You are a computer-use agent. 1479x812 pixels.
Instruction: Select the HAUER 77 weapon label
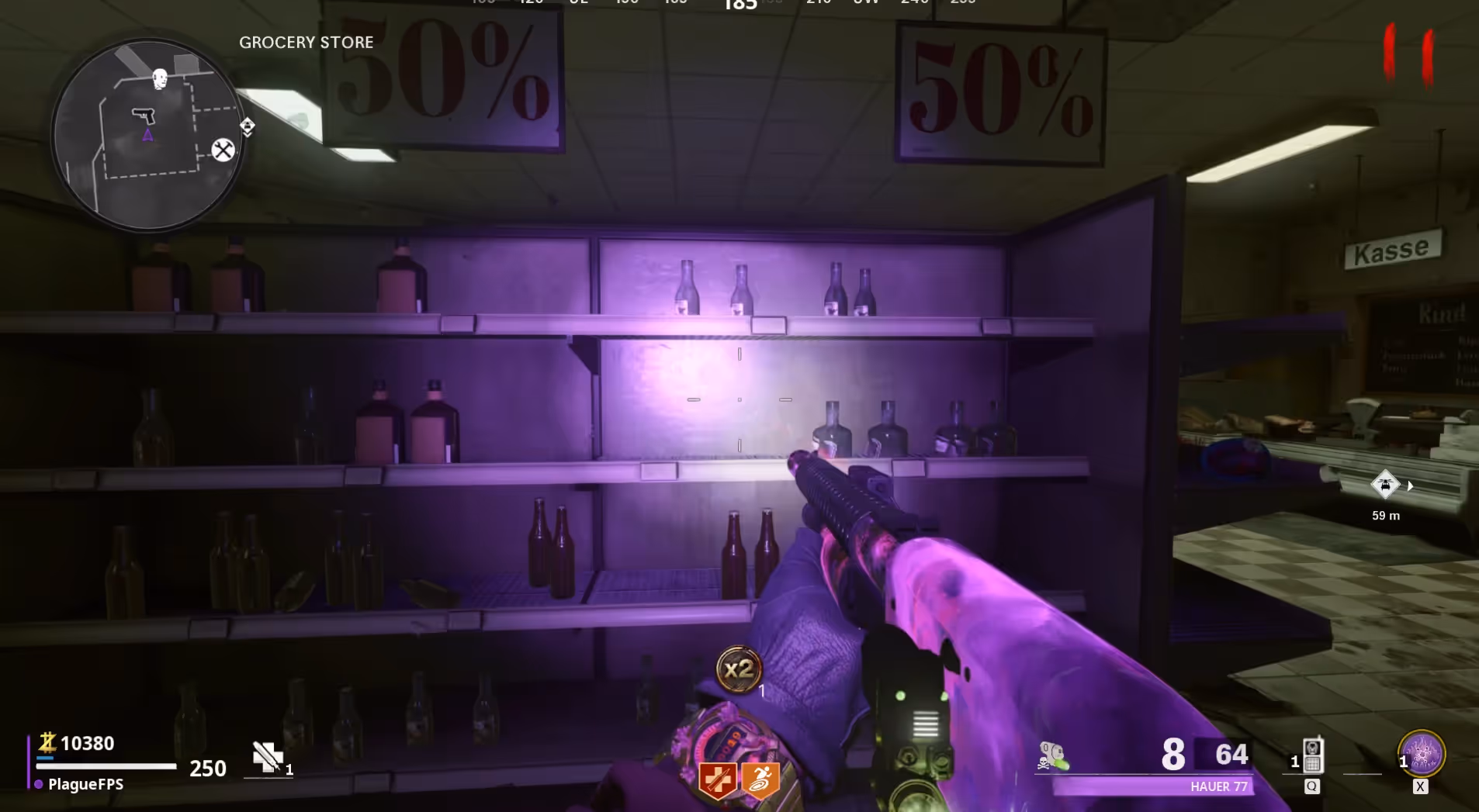(x=1219, y=786)
